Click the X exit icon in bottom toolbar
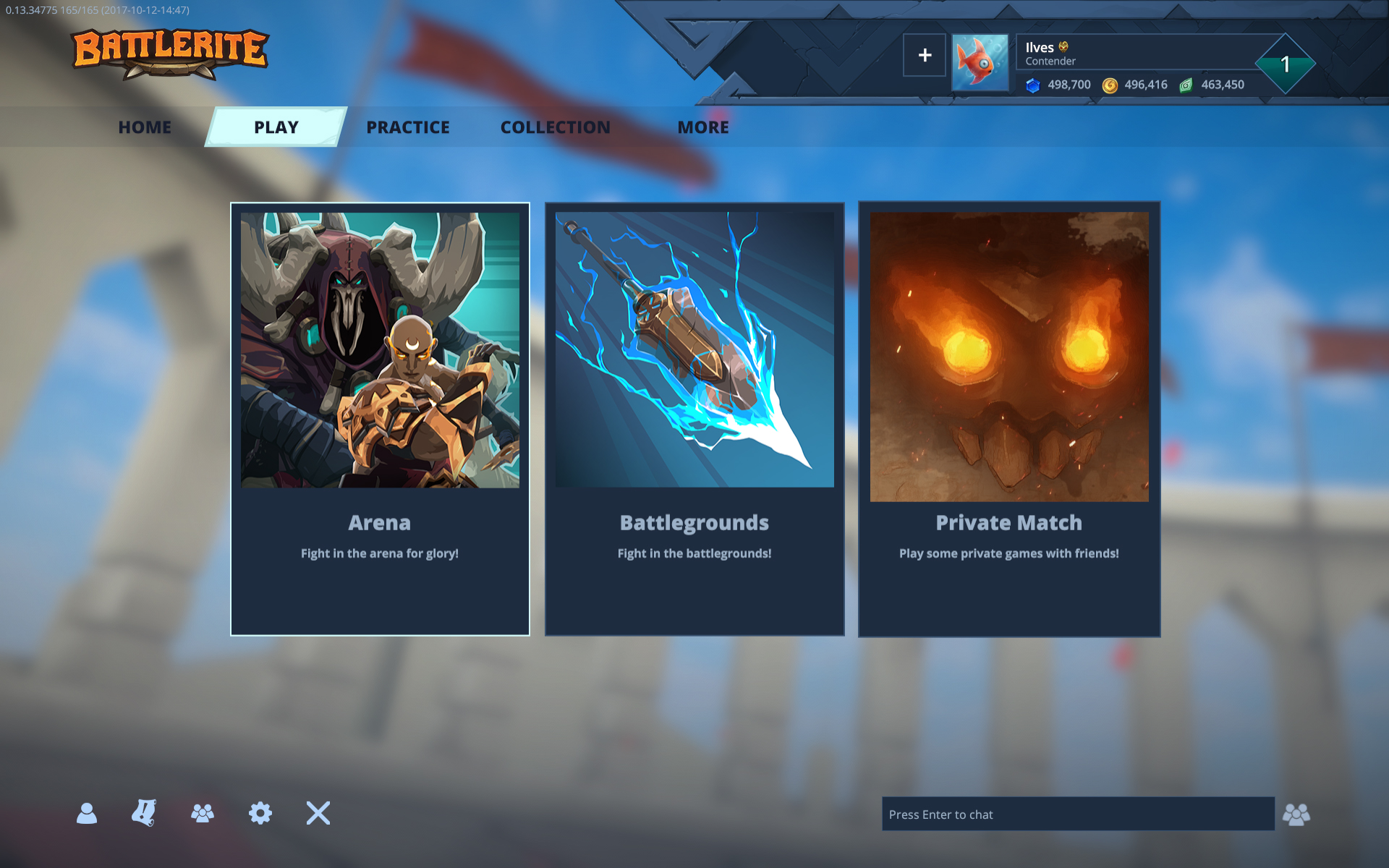Viewport: 1389px width, 868px height. [317, 814]
